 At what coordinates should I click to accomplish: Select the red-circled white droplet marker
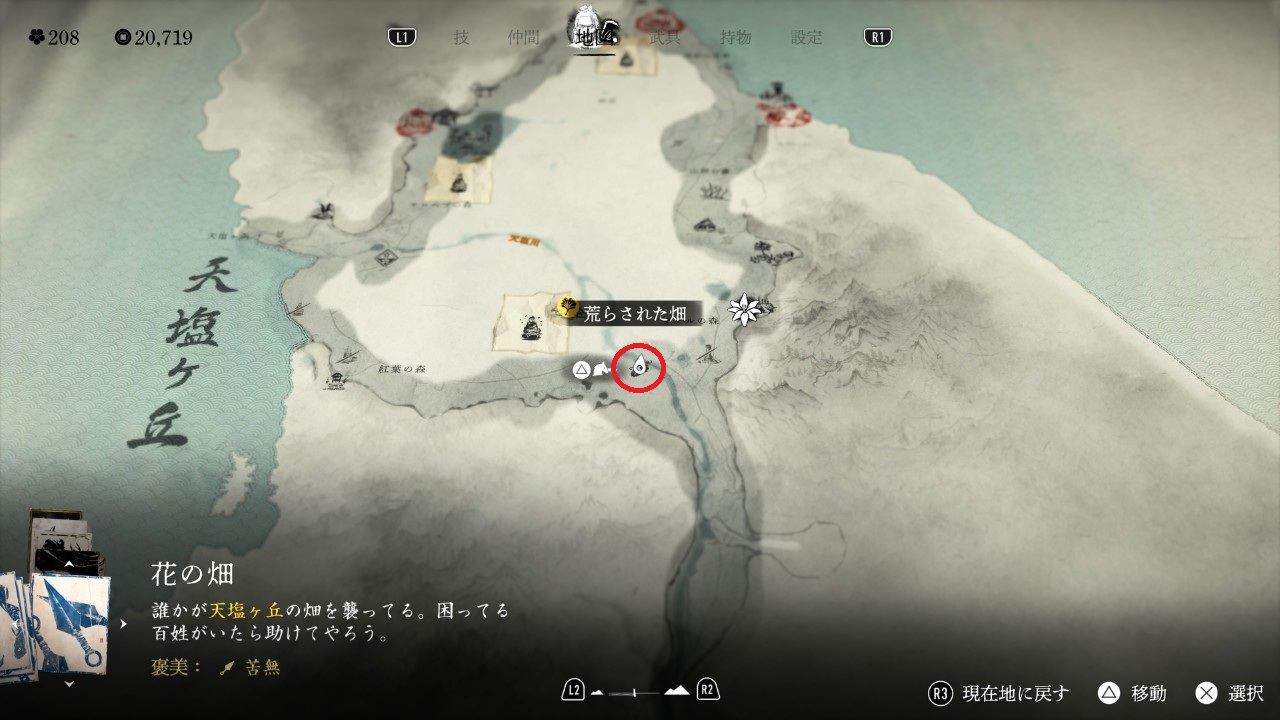(639, 369)
